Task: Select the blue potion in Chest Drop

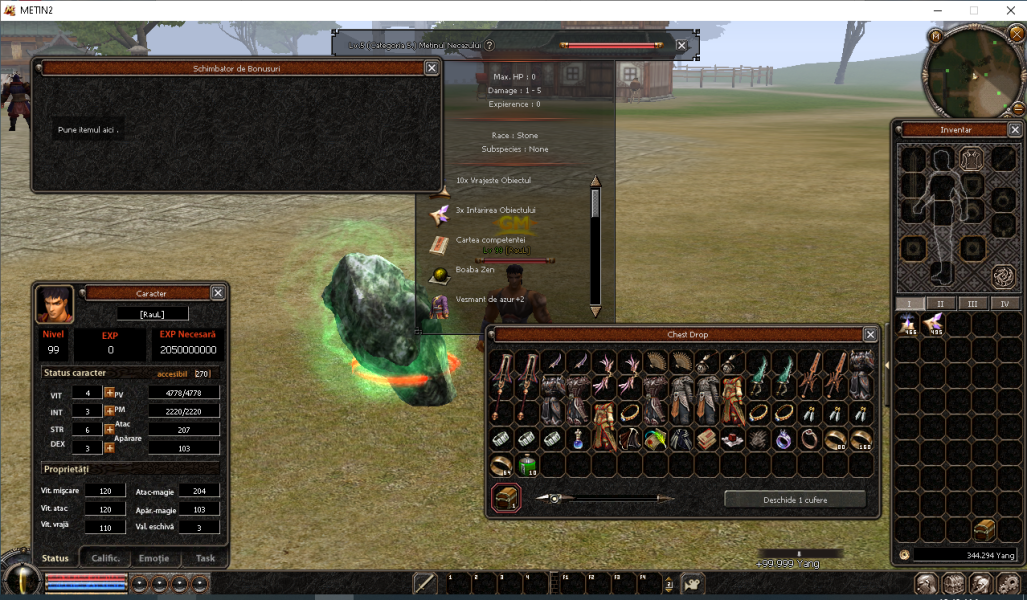Action: tap(579, 439)
